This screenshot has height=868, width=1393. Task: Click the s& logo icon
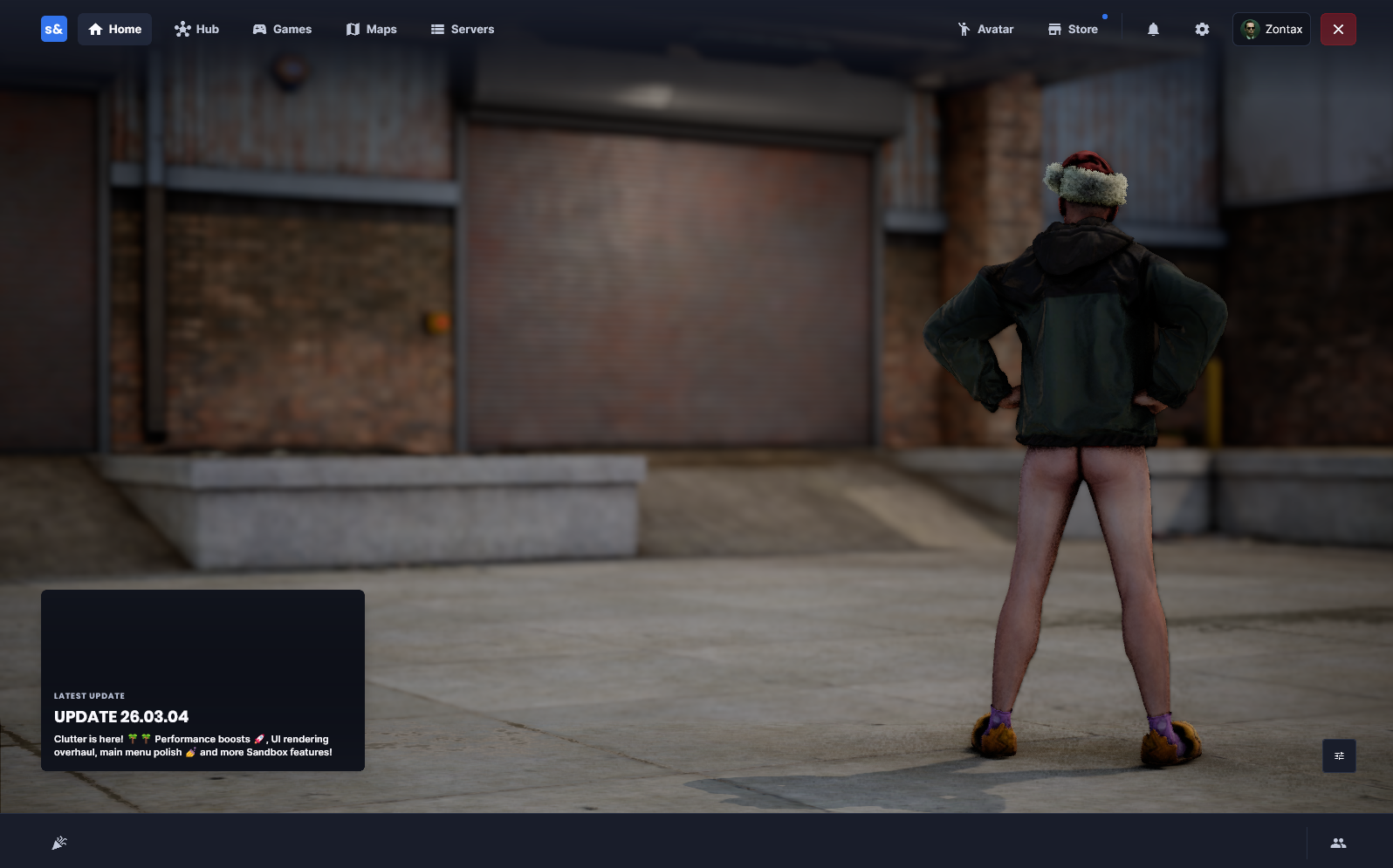[54, 29]
